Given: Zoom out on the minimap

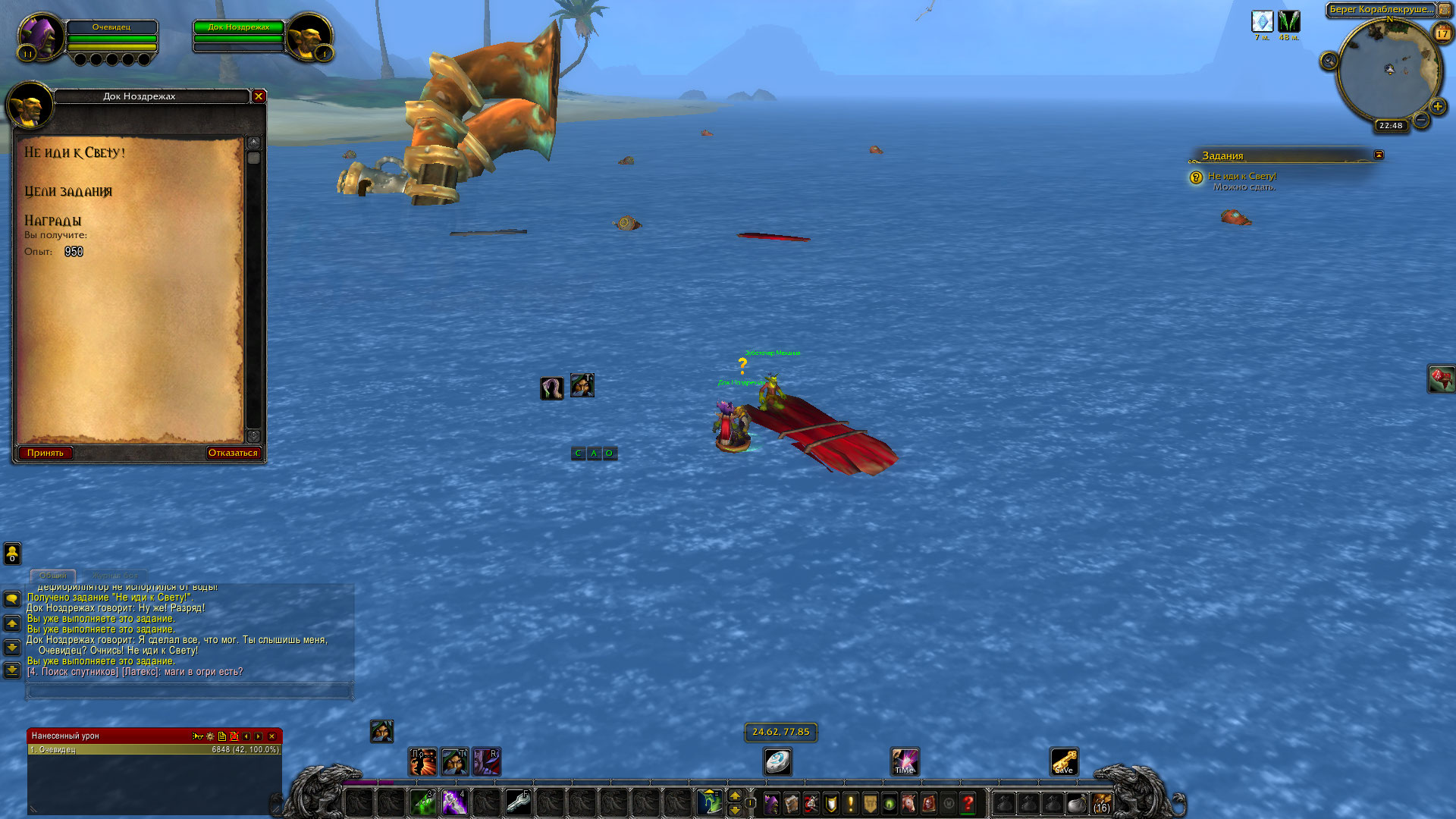Looking at the screenshot, I should click(x=1421, y=120).
